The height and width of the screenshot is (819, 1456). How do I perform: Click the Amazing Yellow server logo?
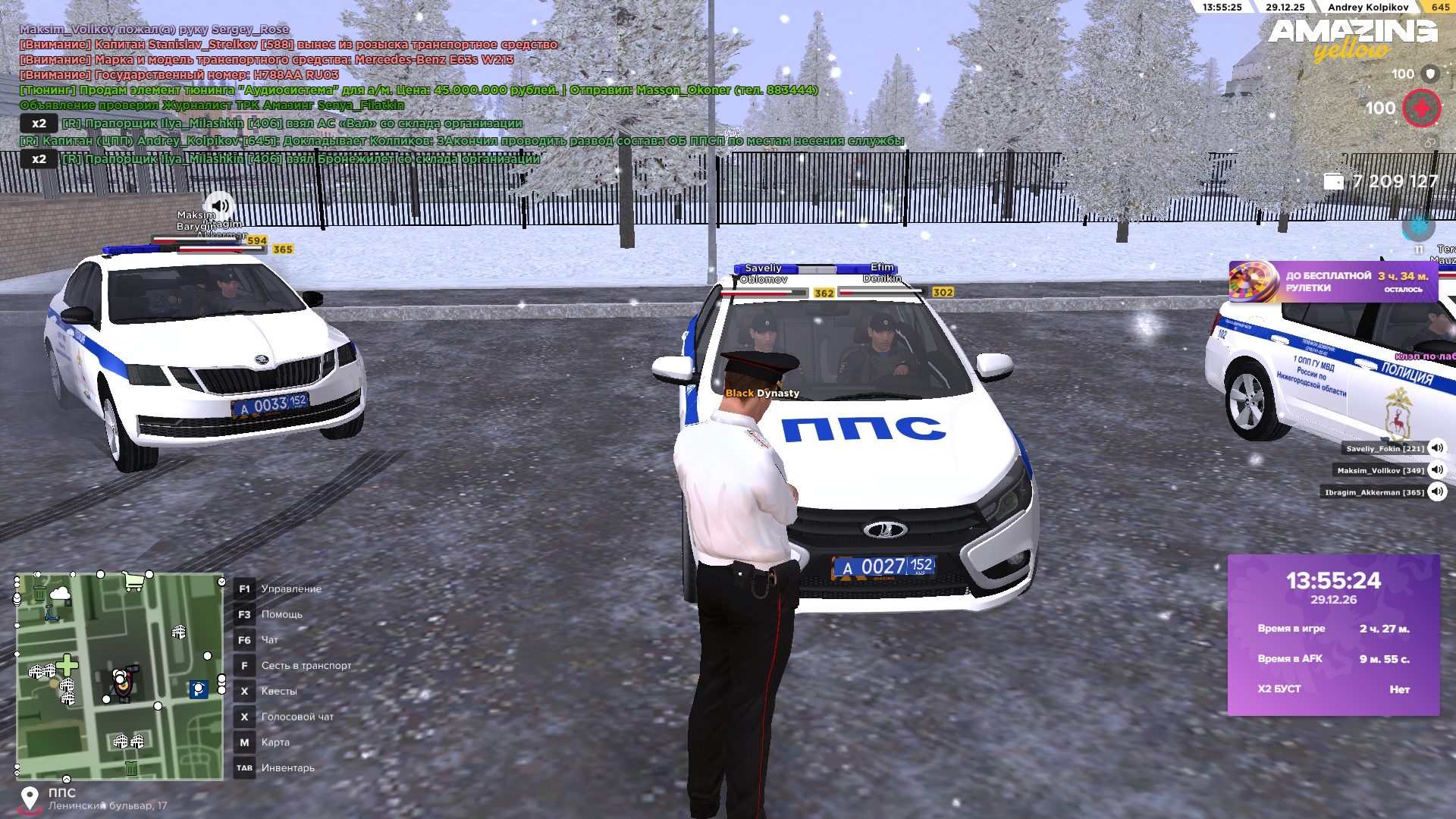[x=1352, y=39]
